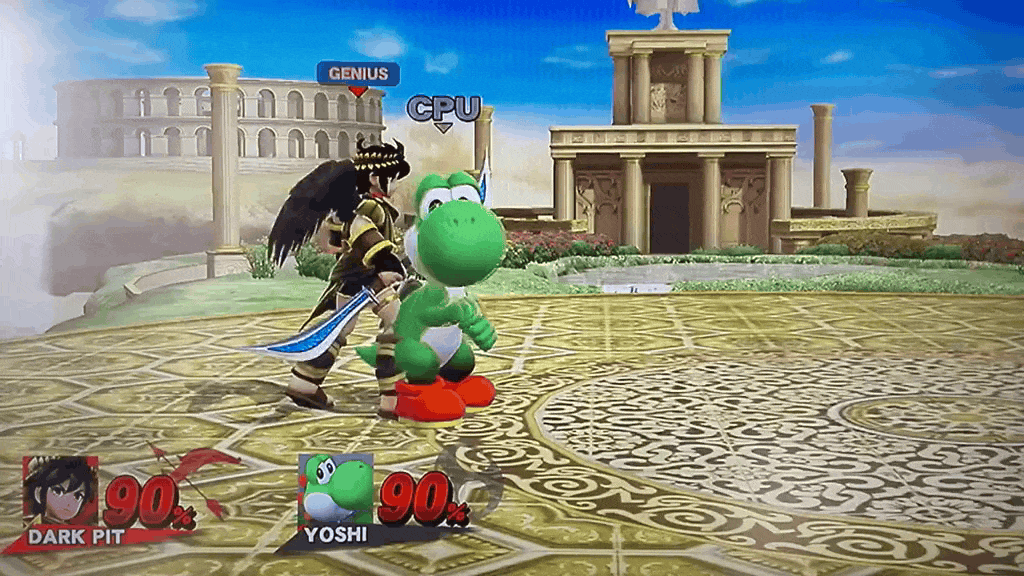Click the Dark Pit character portrait
The width and height of the screenshot is (1024, 576).
tap(61, 491)
